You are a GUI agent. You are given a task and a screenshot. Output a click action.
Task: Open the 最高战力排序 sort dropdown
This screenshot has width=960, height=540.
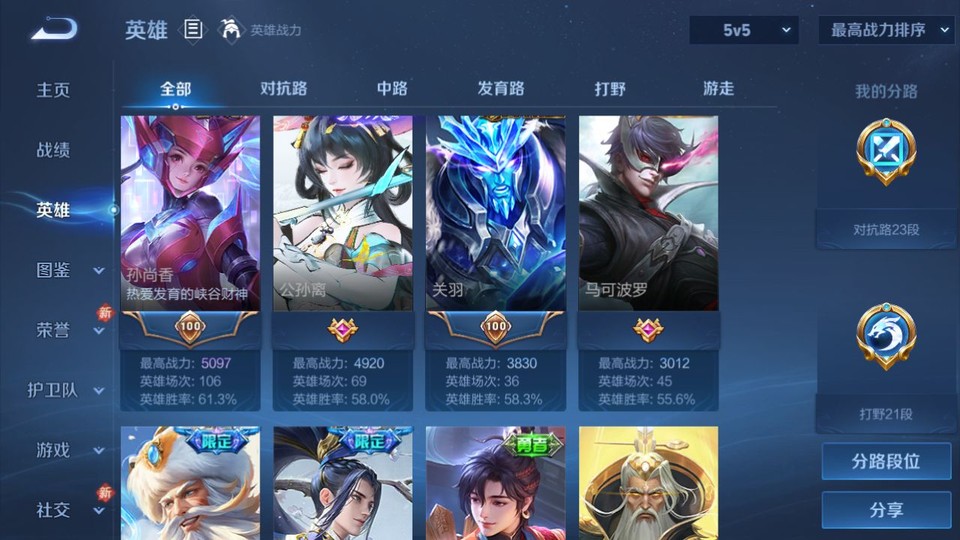pyautogui.click(x=886, y=31)
